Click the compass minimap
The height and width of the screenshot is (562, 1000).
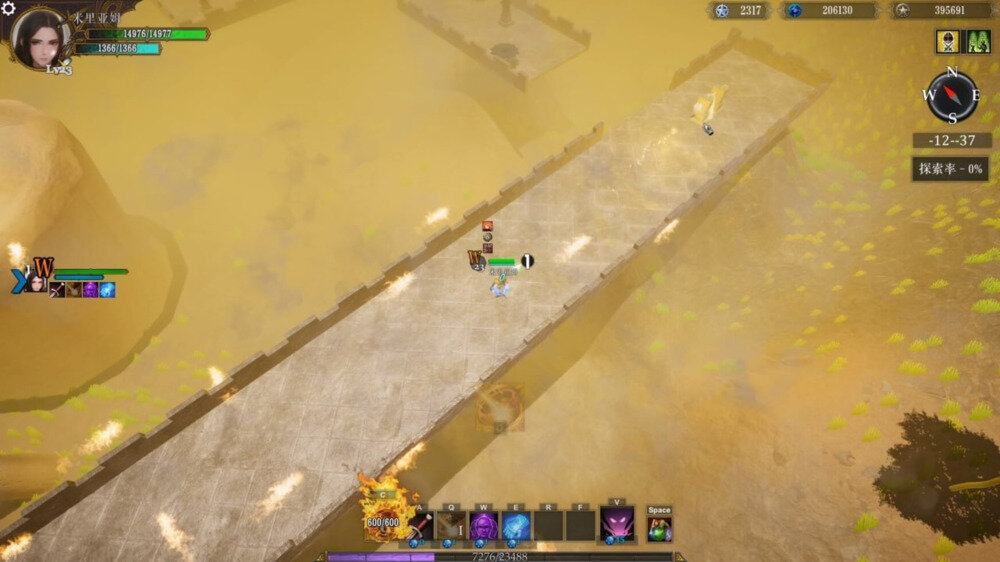[951, 97]
